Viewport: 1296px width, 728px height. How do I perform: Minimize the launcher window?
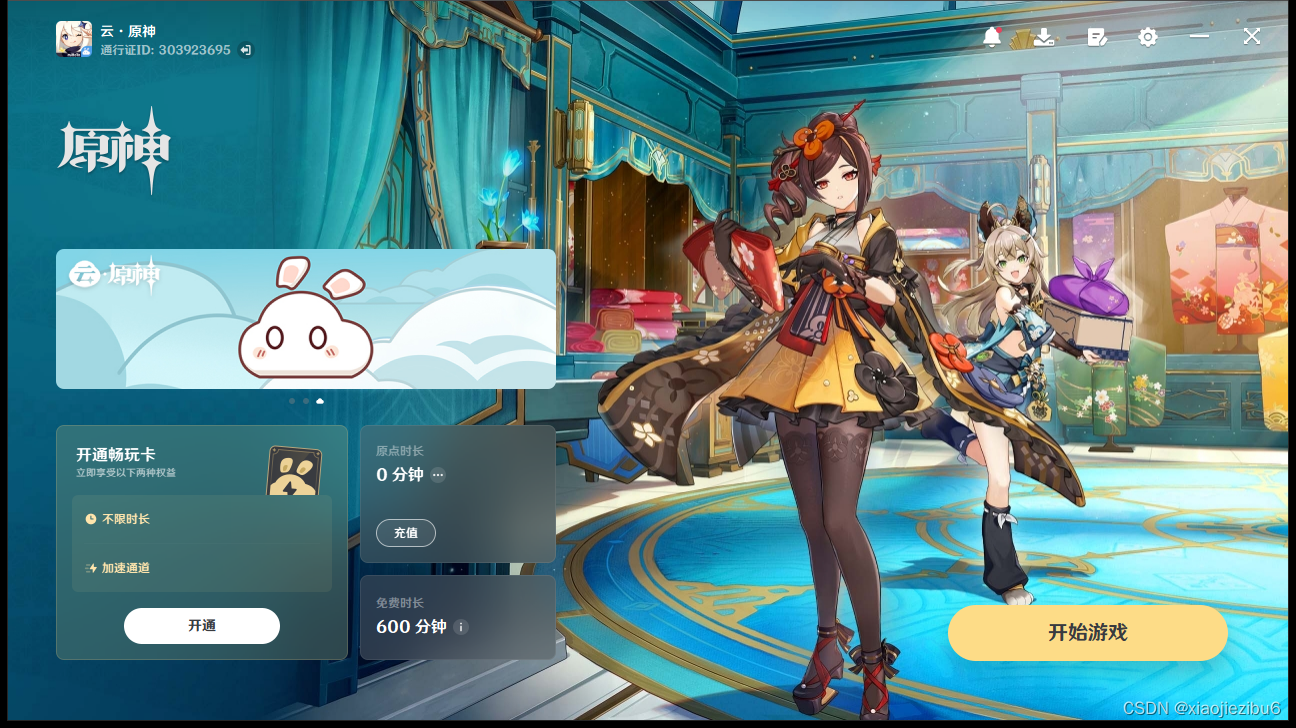pyautogui.click(x=1200, y=37)
